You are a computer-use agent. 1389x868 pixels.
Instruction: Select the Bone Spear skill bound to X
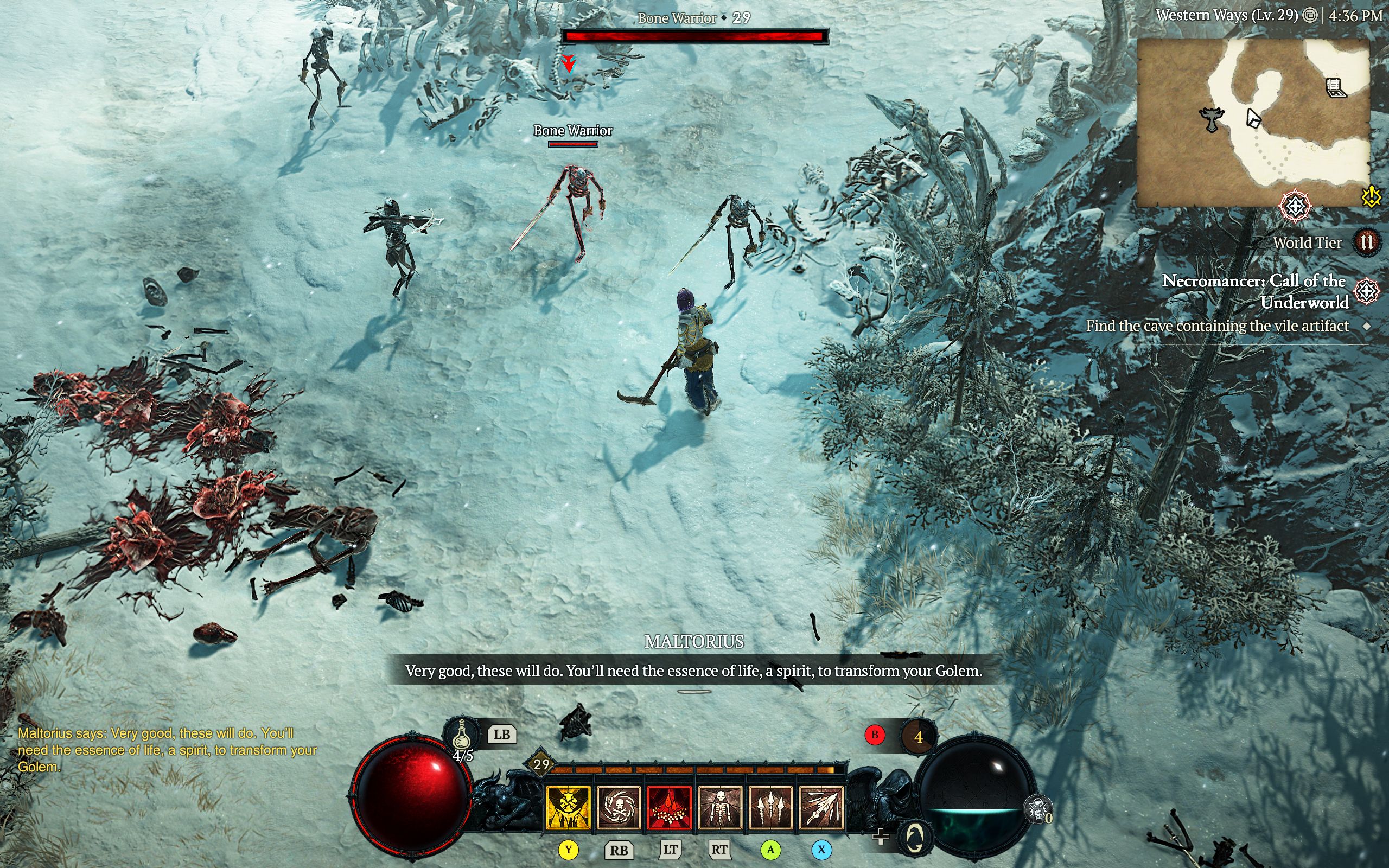[820, 809]
